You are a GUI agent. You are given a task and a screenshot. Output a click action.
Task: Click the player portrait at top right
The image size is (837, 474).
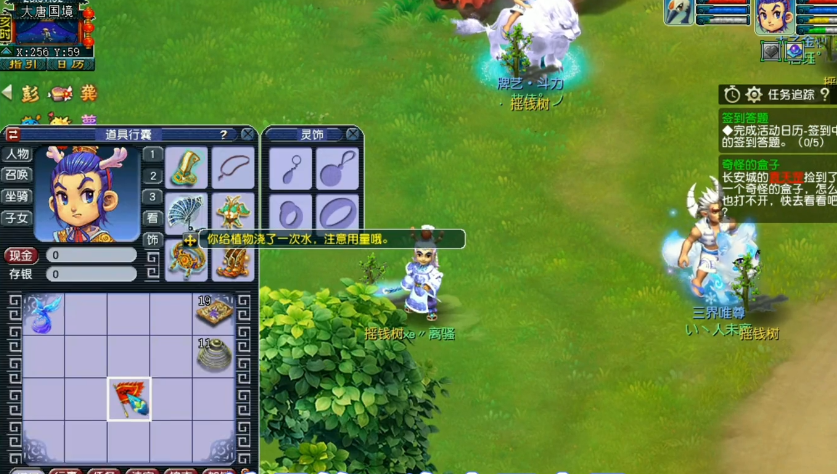click(772, 17)
